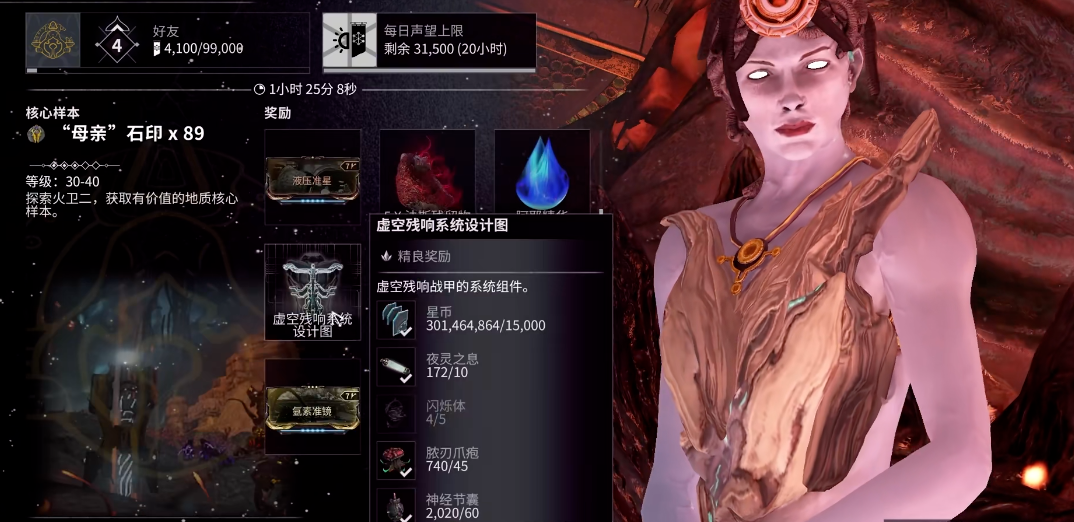Open the daily standing cap panel
Screen dimensions: 1074x522
point(429,41)
